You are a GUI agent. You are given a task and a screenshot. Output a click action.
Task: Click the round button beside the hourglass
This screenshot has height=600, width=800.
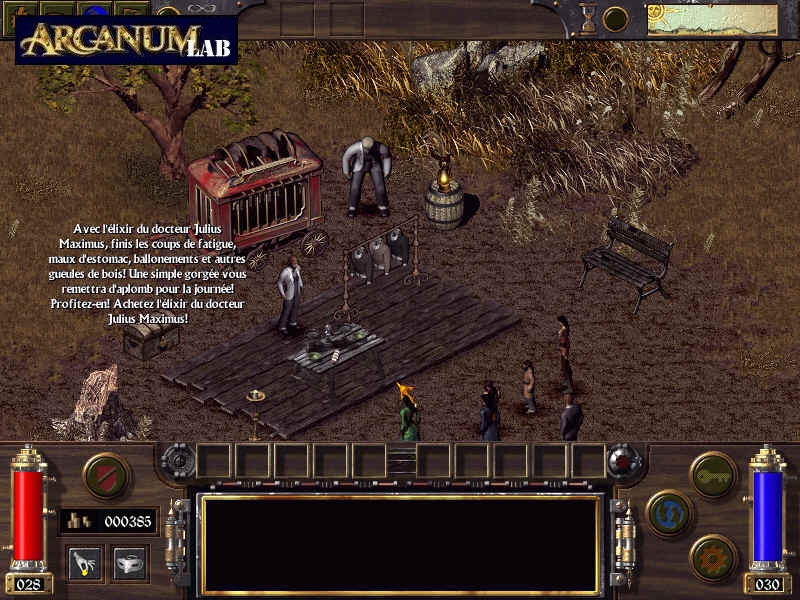tap(616, 19)
